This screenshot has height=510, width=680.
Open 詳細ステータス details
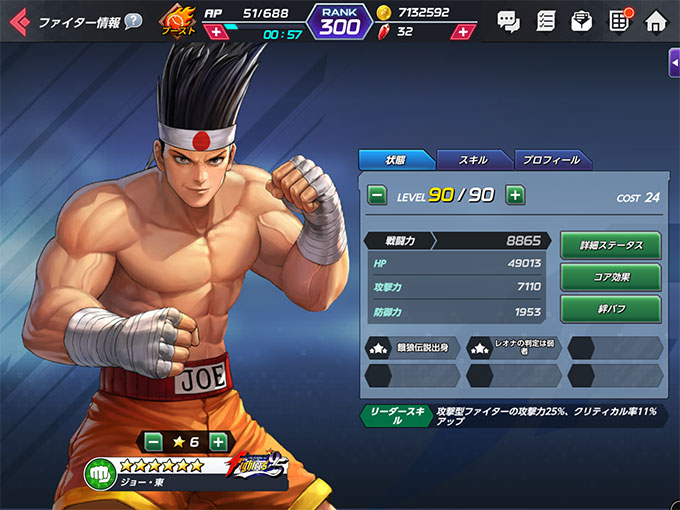610,245
